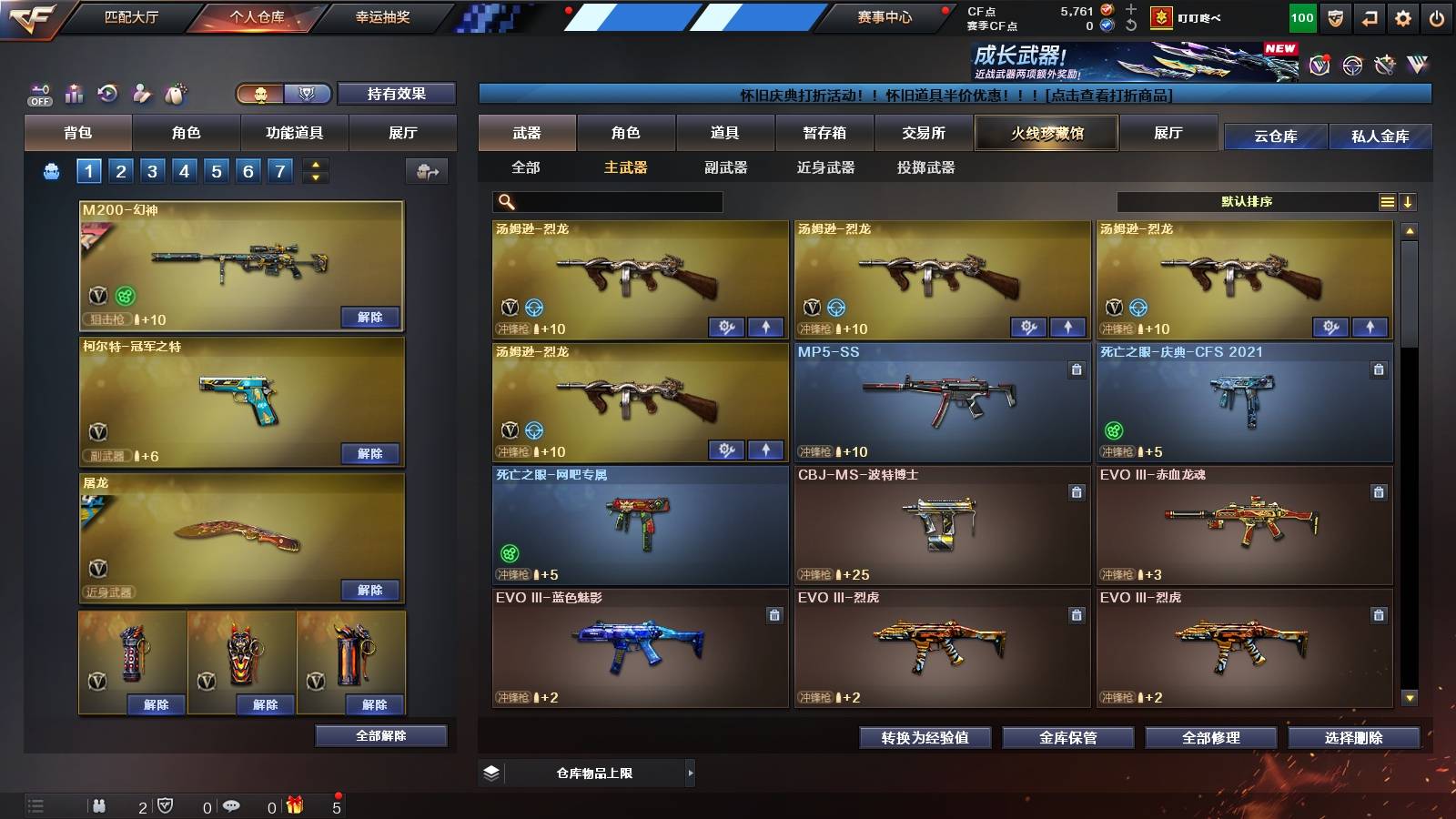1456x819 pixels.
Task: Click the 全部解除 button
Action: click(x=380, y=736)
